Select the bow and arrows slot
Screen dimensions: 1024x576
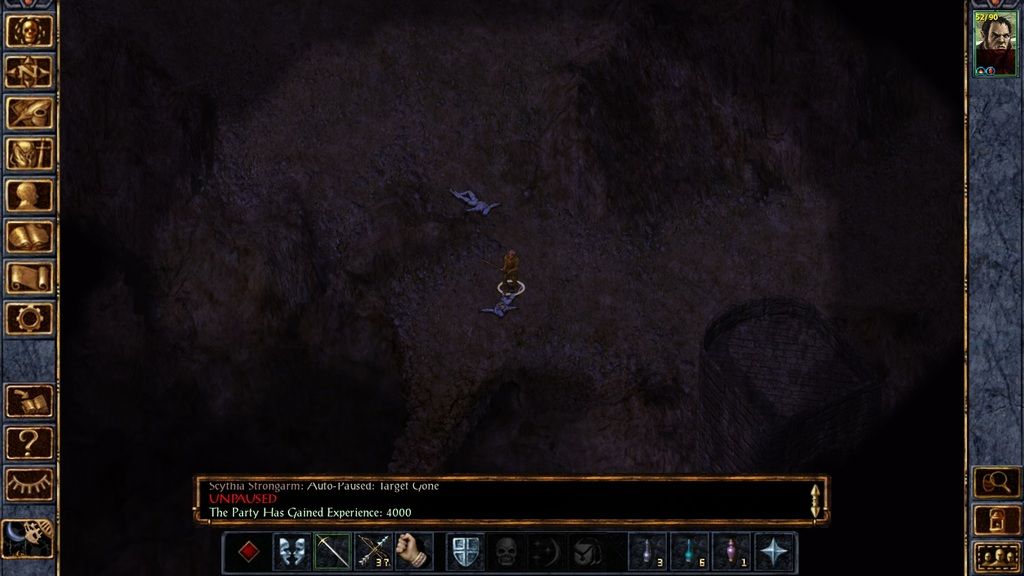click(x=373, y=552)
